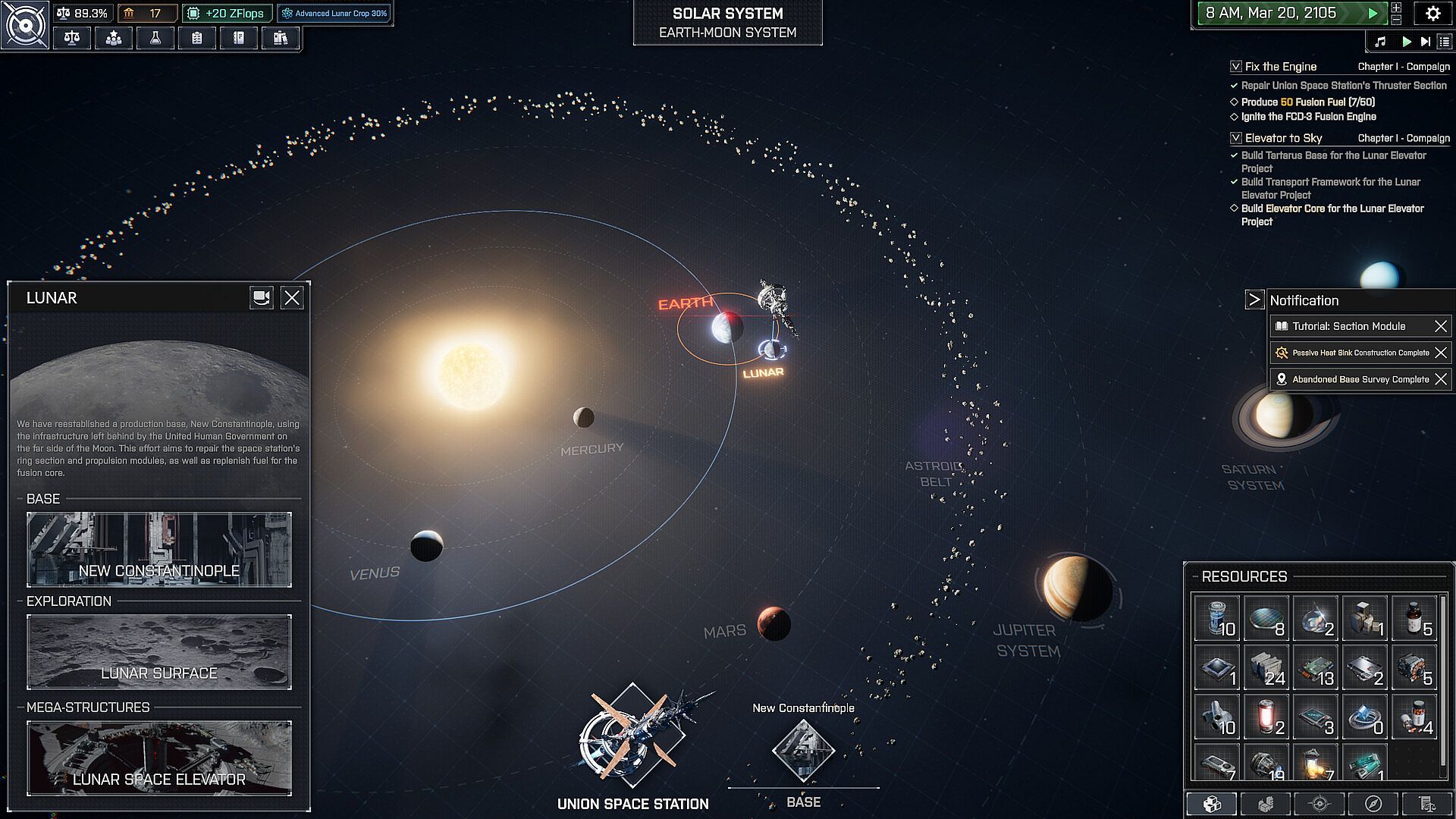The width and height of the screenshot is (1456, 819).
Task: Open the research flask menu
Action: 155,38
